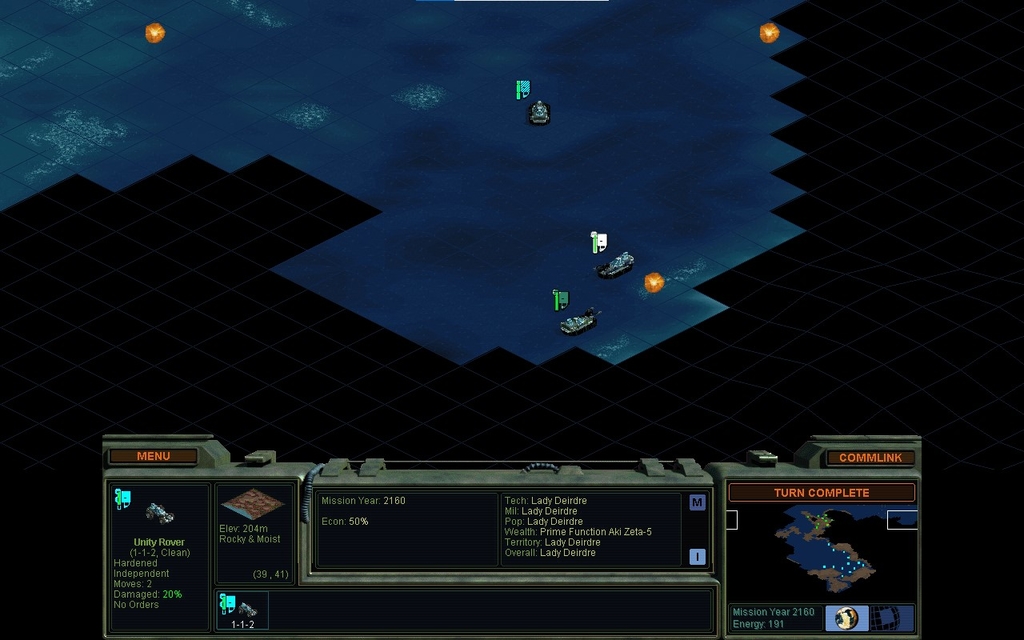Select the planet globe view icon
Image resolution: width=1024 pixels, height=640 pixels.
(x=846, y=618)
